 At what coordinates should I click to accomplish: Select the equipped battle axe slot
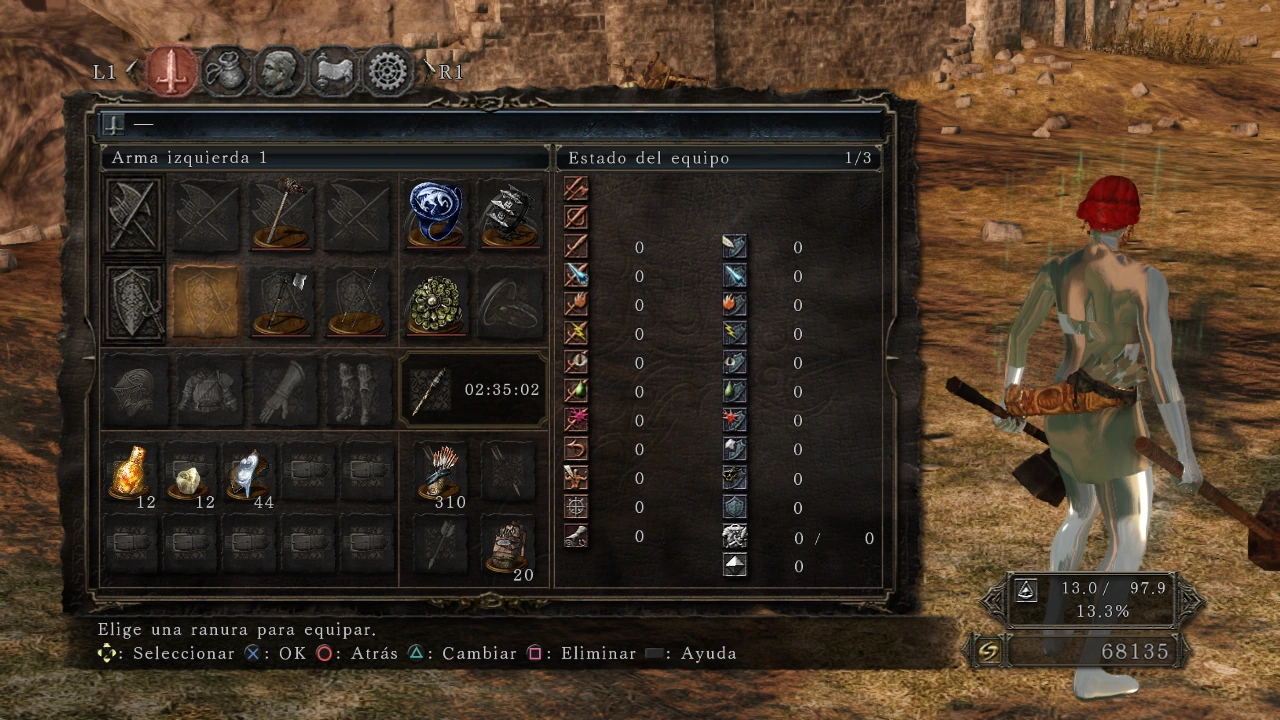pos(283,301)
